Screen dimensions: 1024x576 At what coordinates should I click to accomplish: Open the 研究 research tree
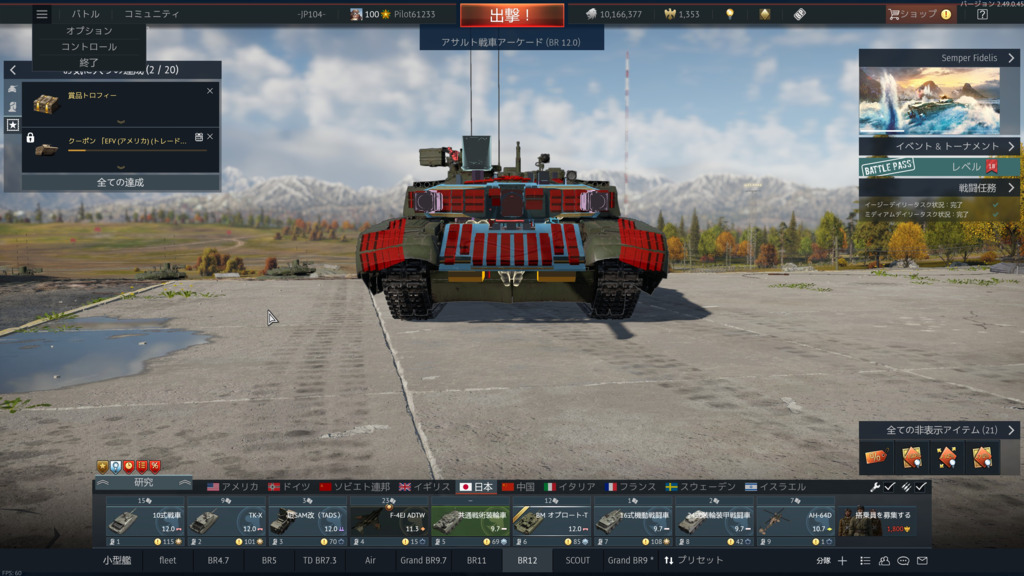pyautogui.click(x=143, y=483)
